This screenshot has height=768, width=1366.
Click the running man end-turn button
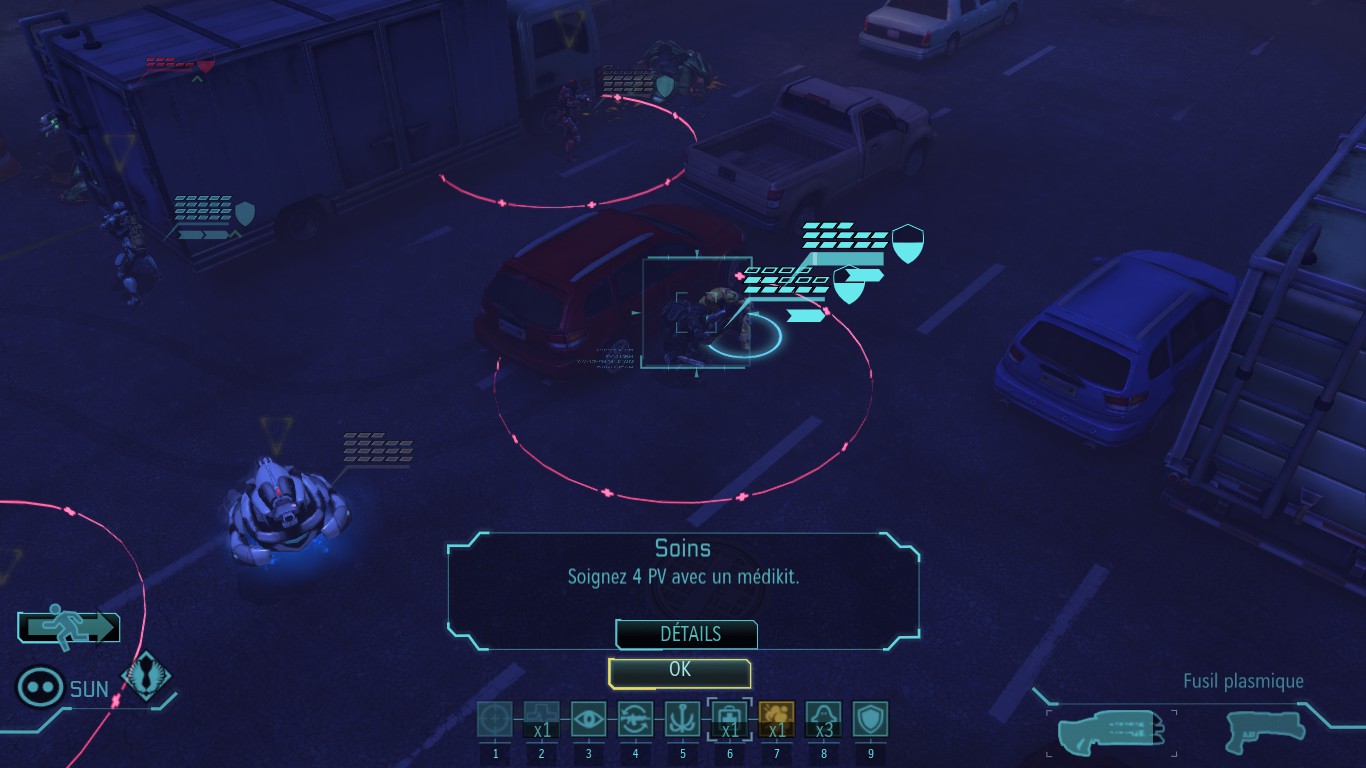pyautogui.click(x=68, y=628)
